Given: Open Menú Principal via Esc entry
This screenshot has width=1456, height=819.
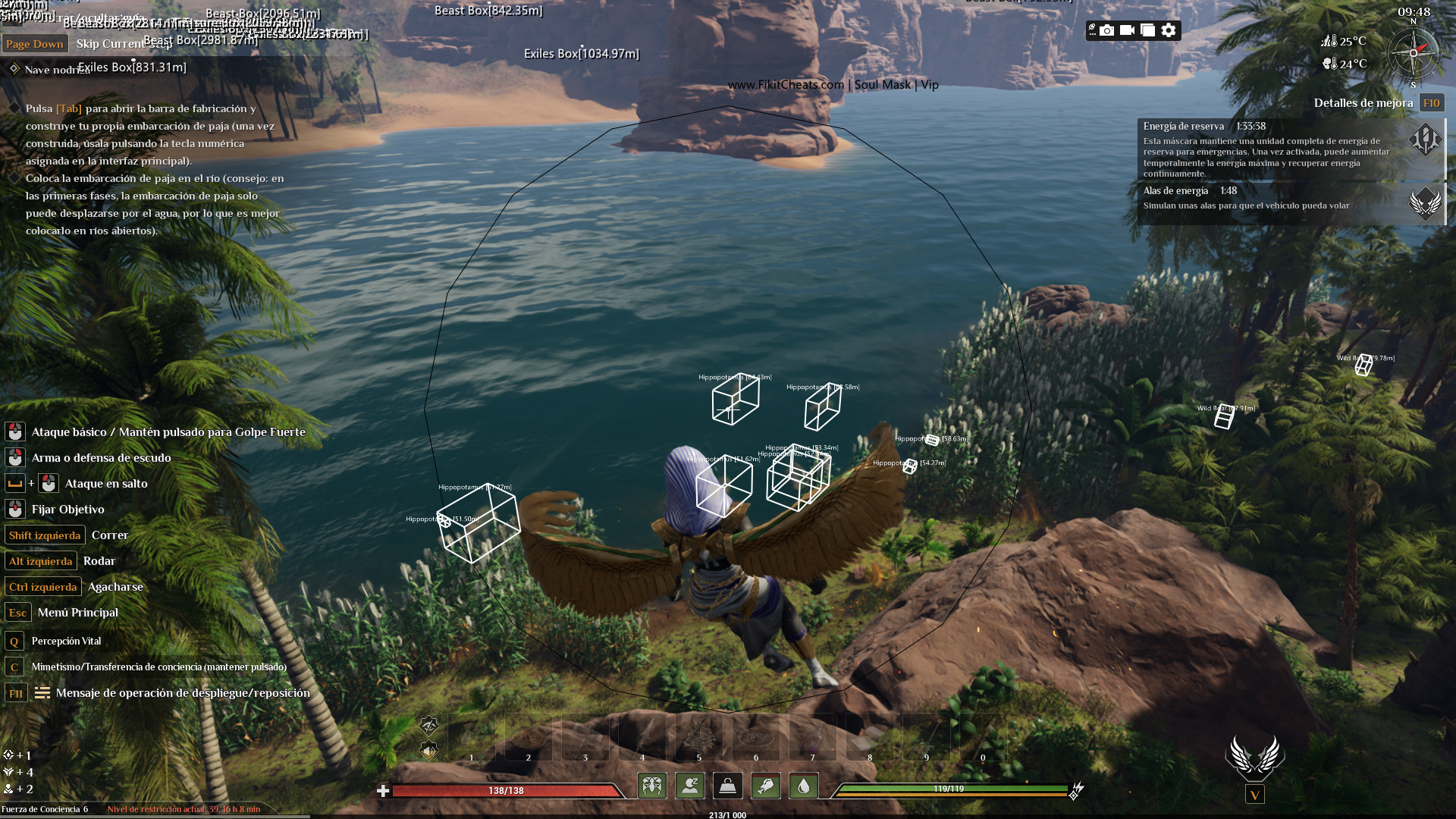Looking at the screenshot, I should click(x=17, y=613).
